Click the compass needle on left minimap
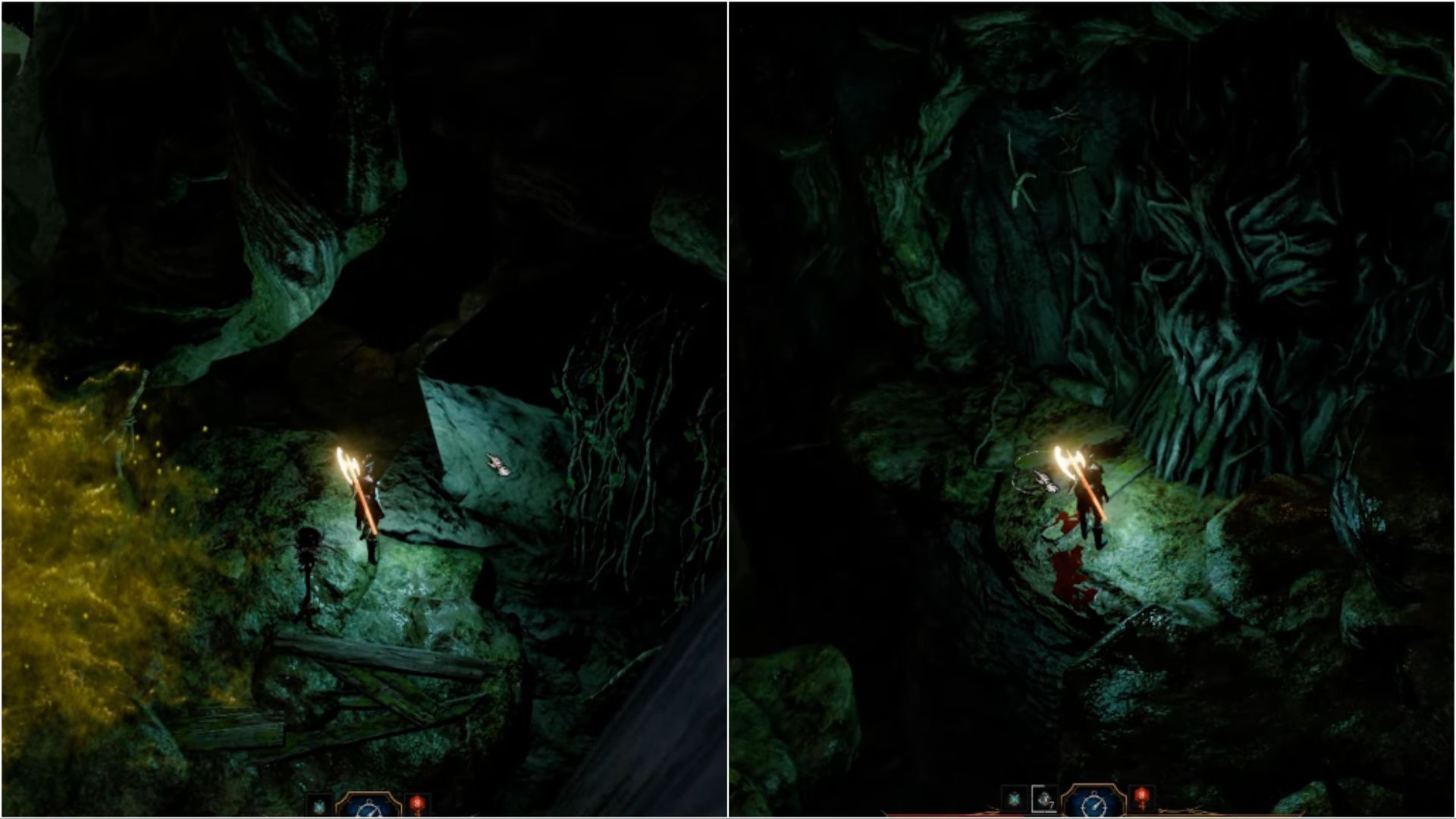 373,813
